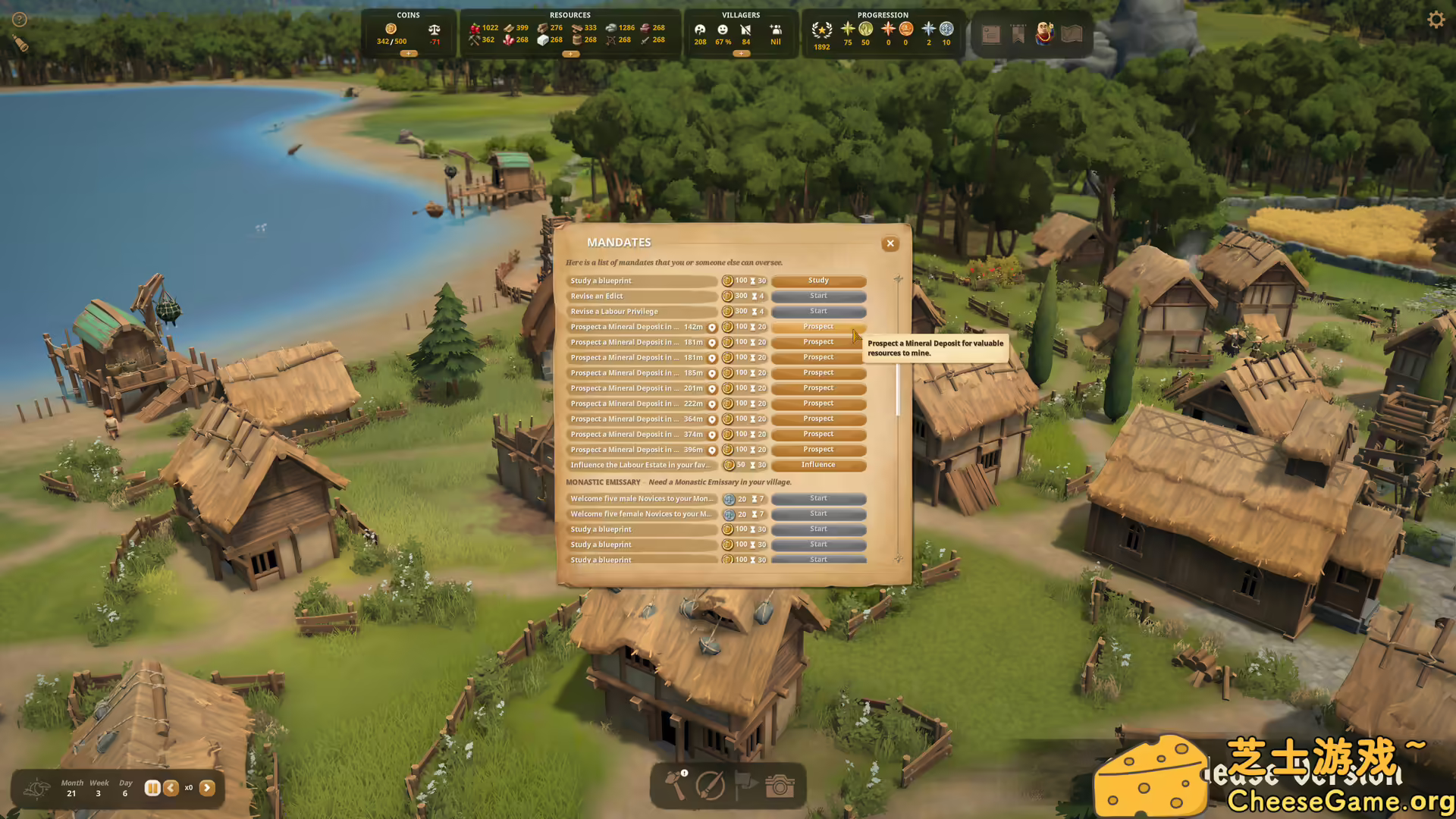
Task: Decrease game speed with the left arrow
Action: pyautogui.click(x=171, y=788)
